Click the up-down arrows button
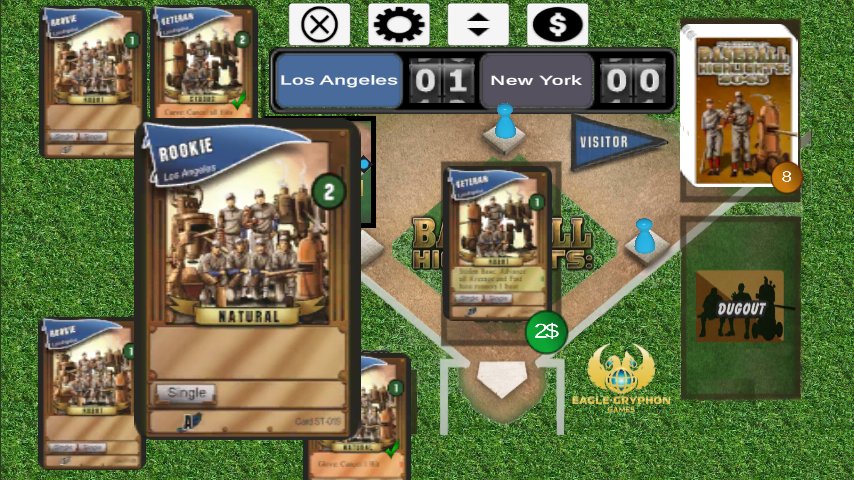Image resolution: width=854 pixels, height=480 pixels. tap(478, 24)
